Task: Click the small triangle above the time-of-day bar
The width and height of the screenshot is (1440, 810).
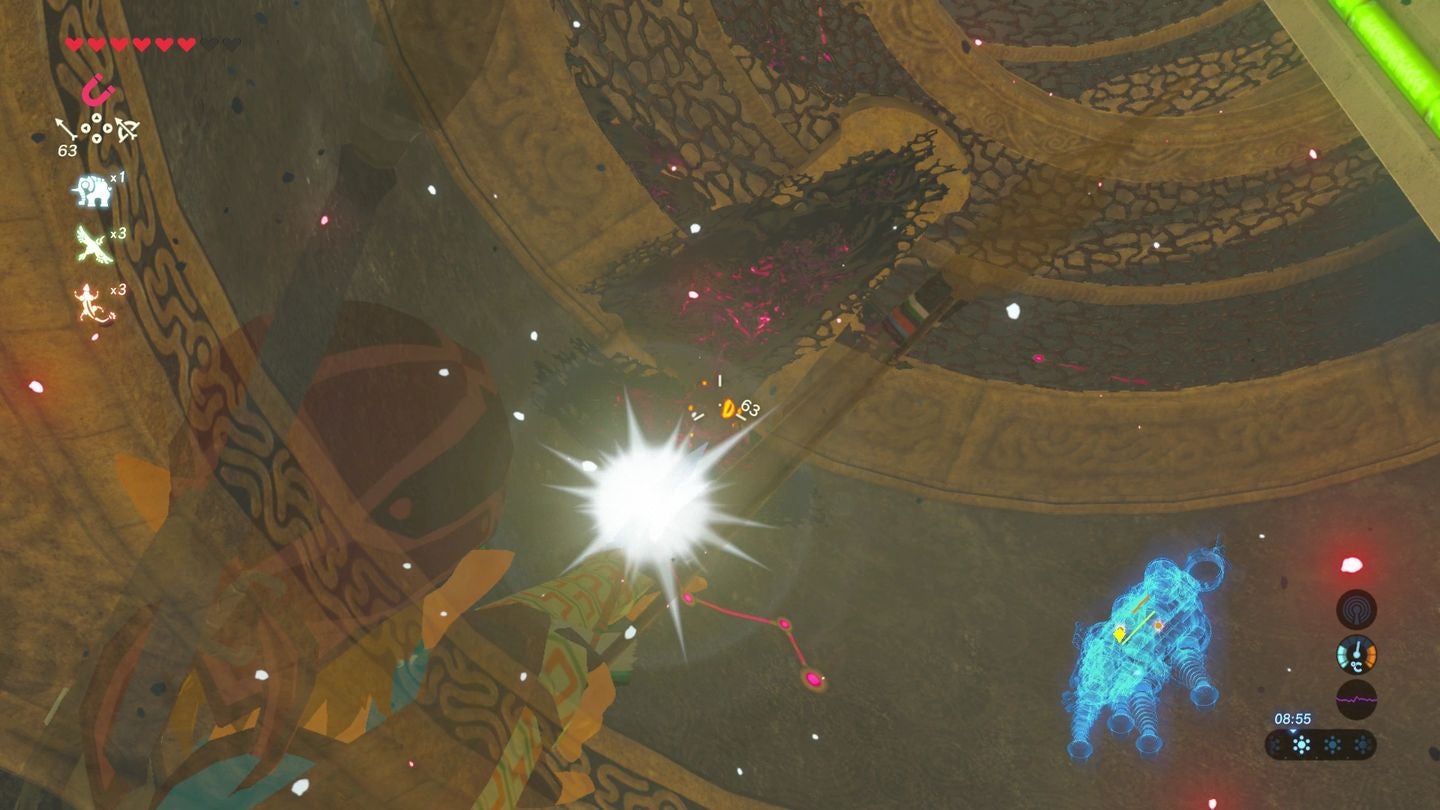Action: tap(1293, 731)
